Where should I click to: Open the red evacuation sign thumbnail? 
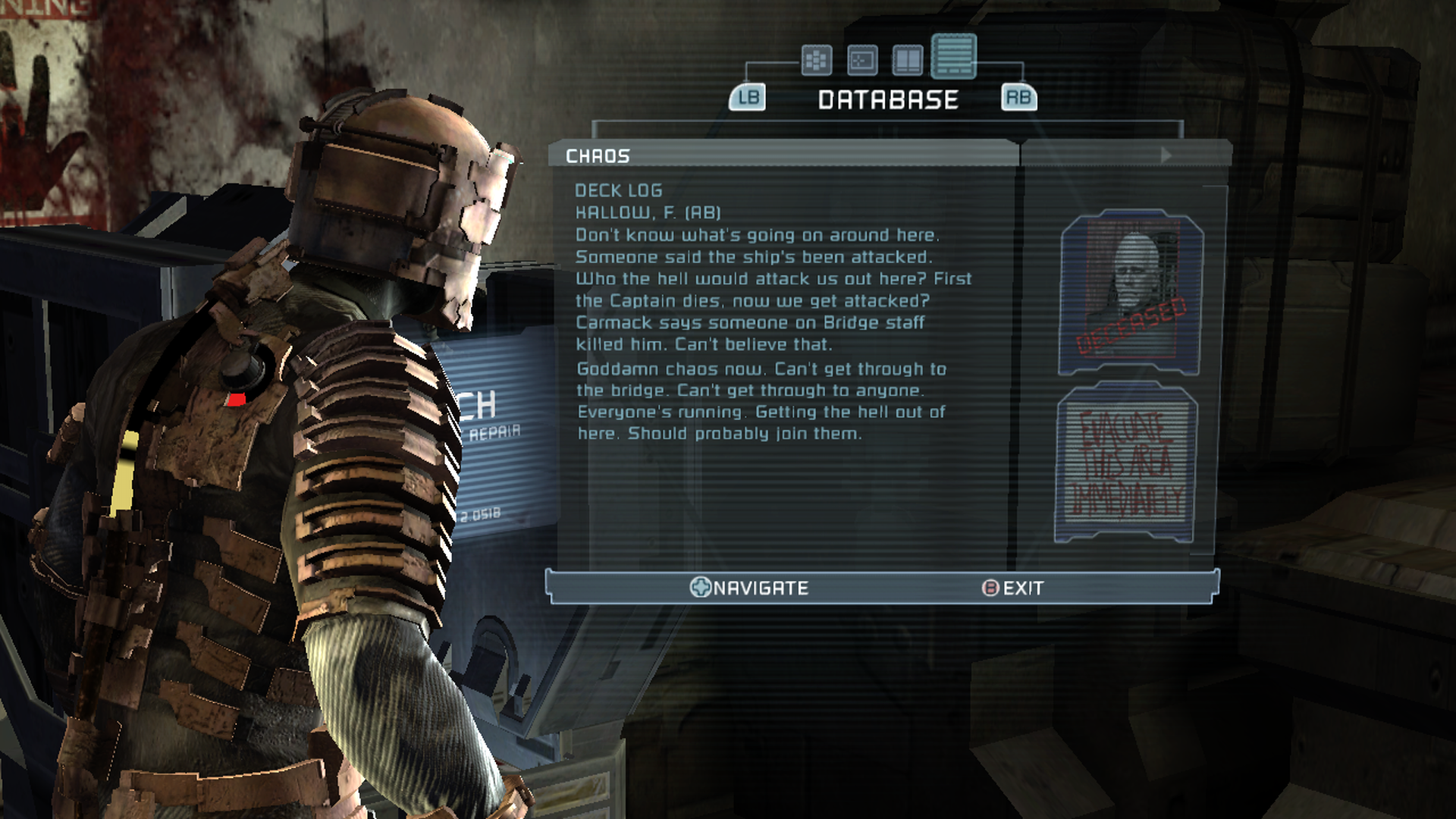click(x=1127, y=463)
